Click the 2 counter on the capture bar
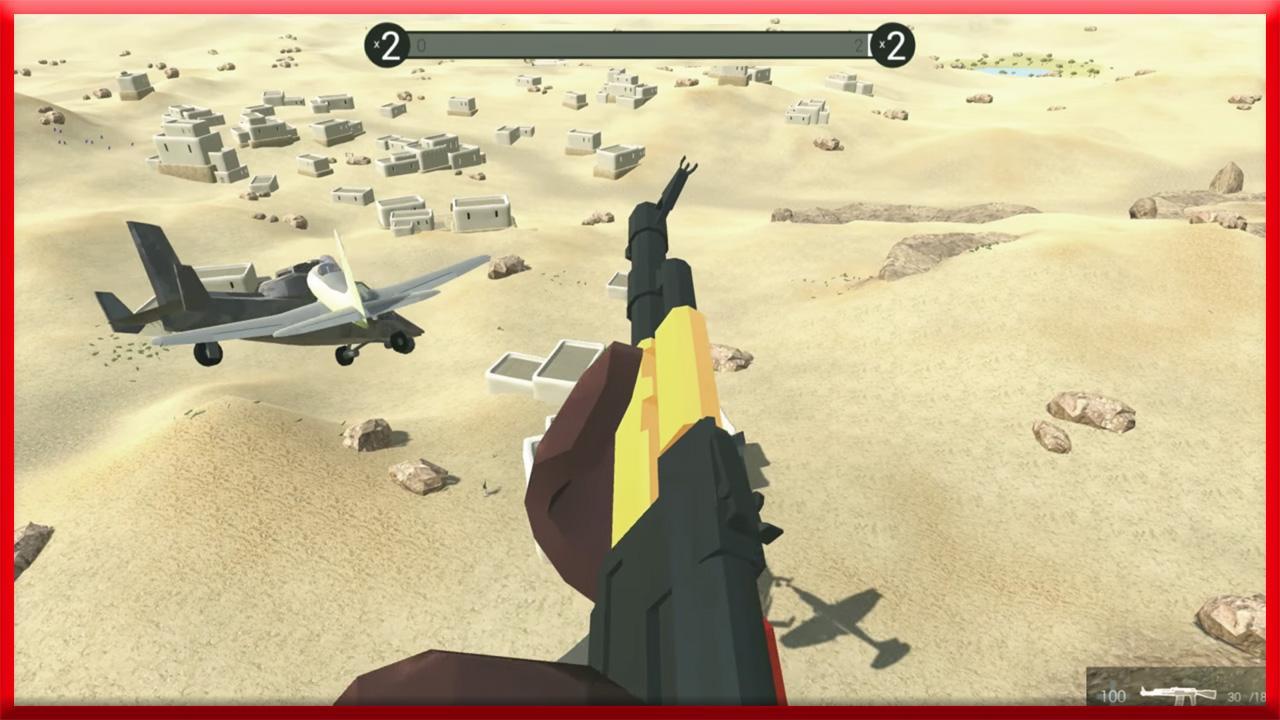1280x720 pixels. coord(858,45)
